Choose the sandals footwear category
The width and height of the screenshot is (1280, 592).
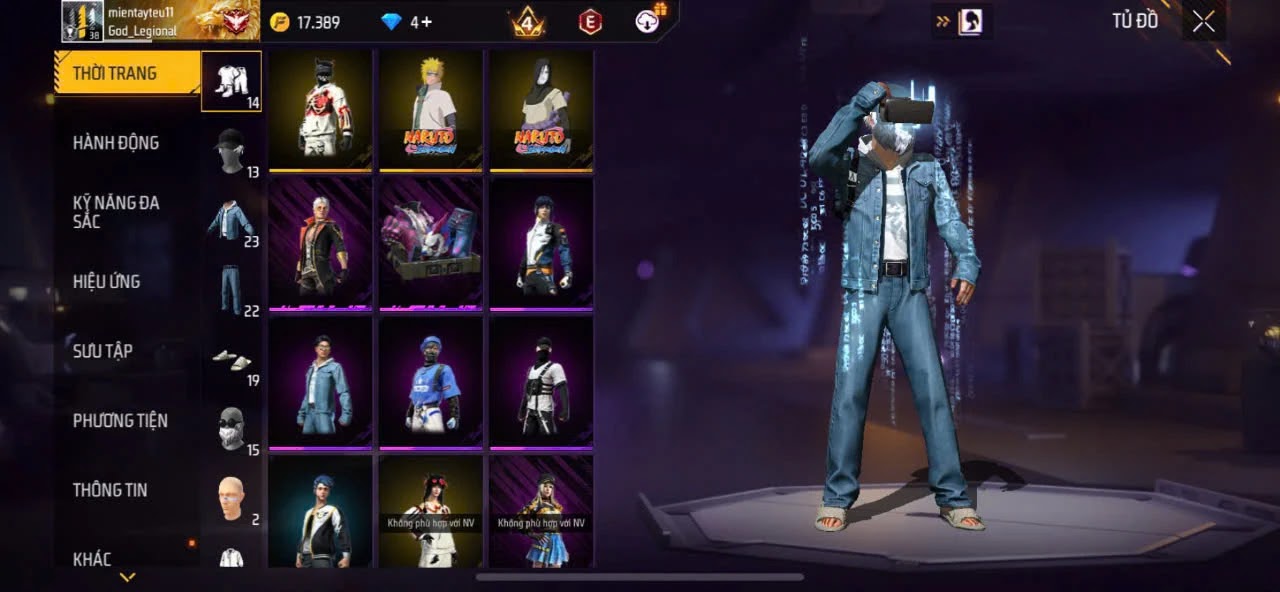231,359
